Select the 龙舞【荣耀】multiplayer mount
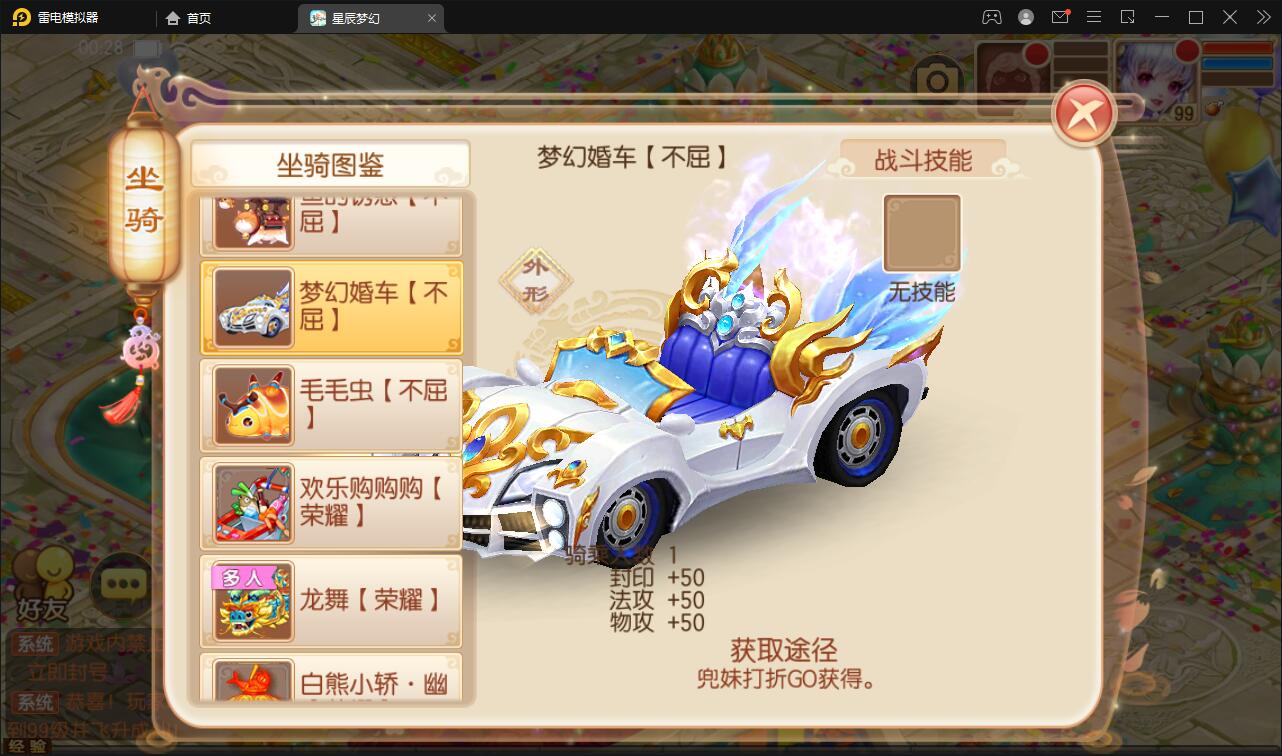Screen dimensions: 1282x756 331,601
